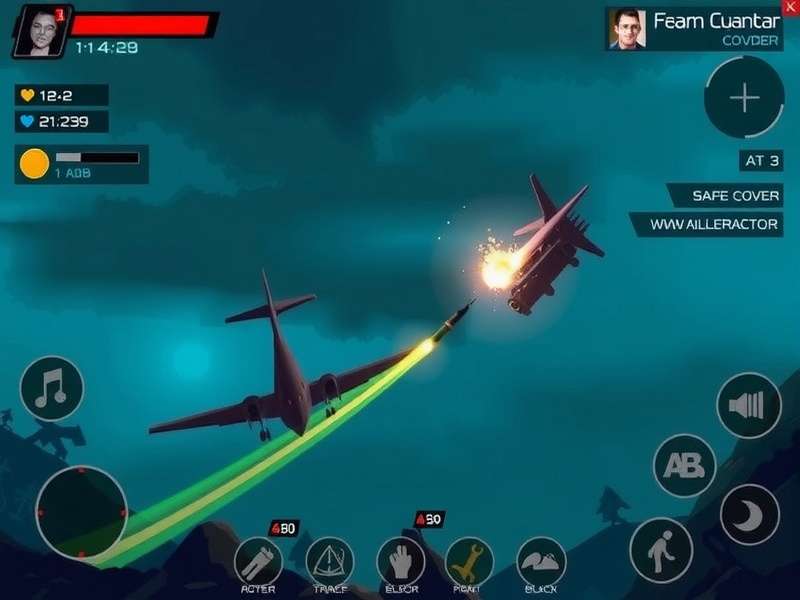Viewport: 800px width, 600px height.
Task: Select the AT 3 label button
Action: pos(761,160)
